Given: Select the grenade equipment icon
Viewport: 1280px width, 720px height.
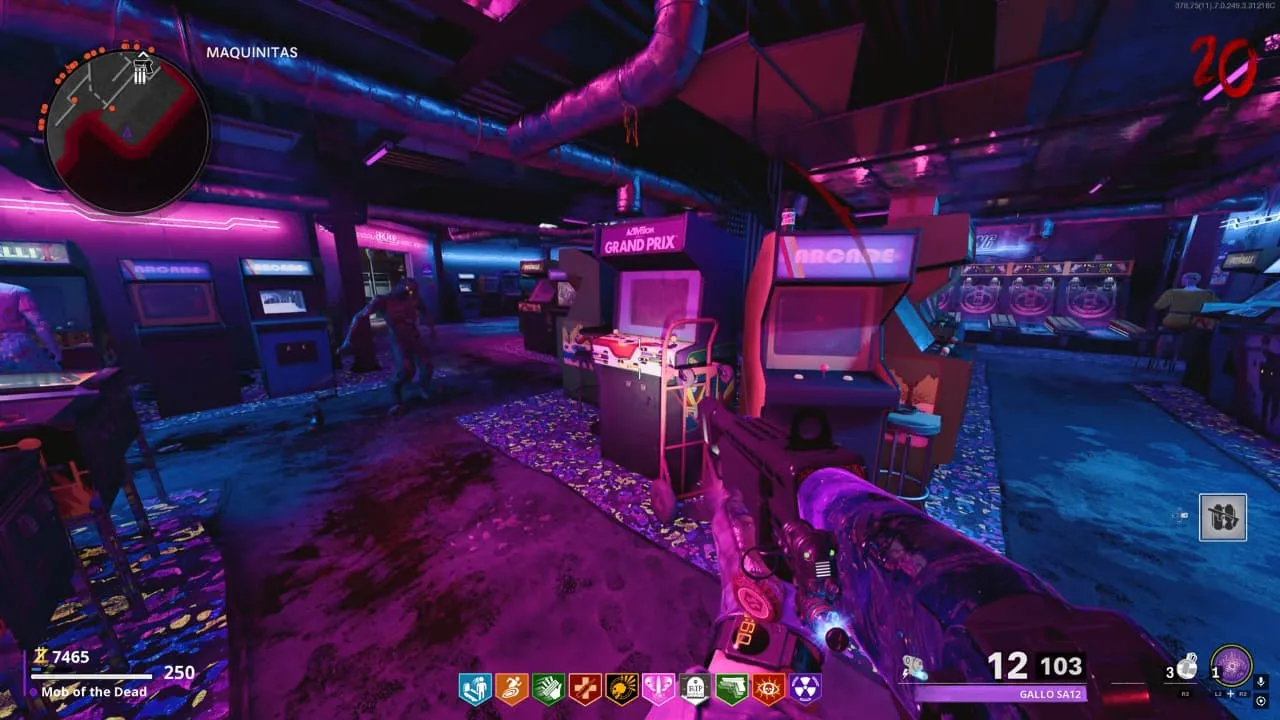Looking at the screenshot, I should (x=1184, y=668).
